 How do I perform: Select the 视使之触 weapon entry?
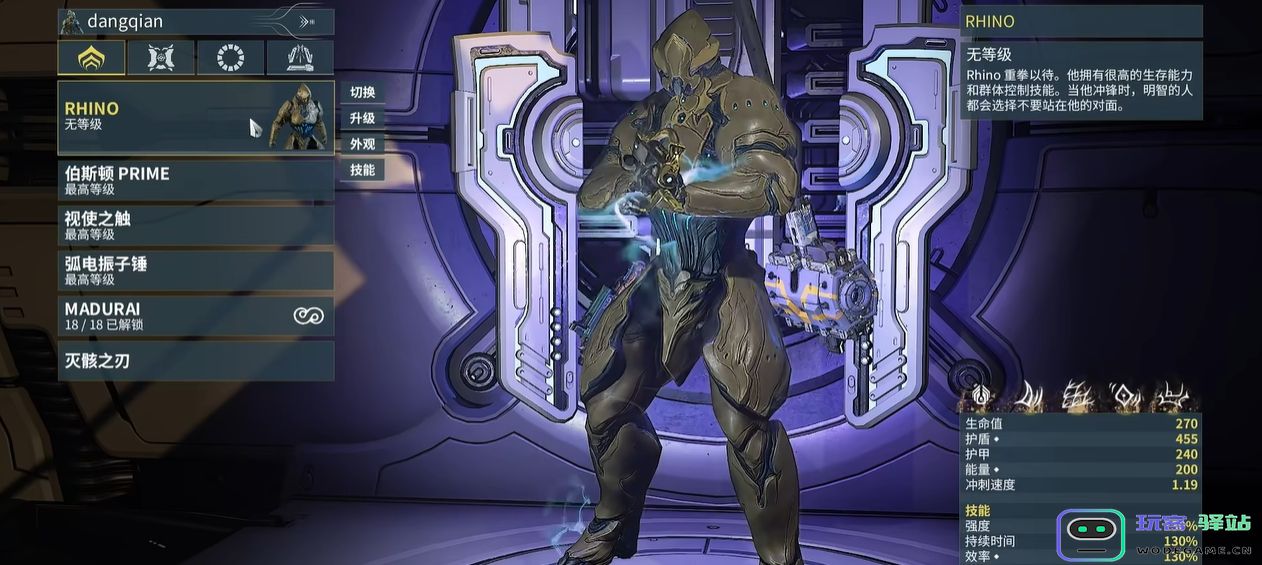point(196,225)
